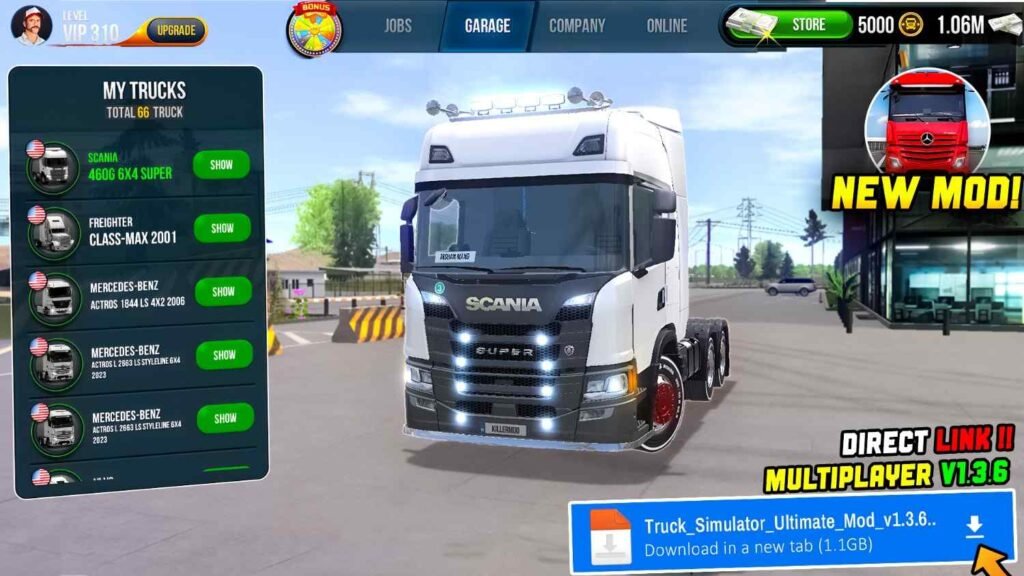Open the player avatar profile
The image size is (1024, 576).
tap(31, 25)
